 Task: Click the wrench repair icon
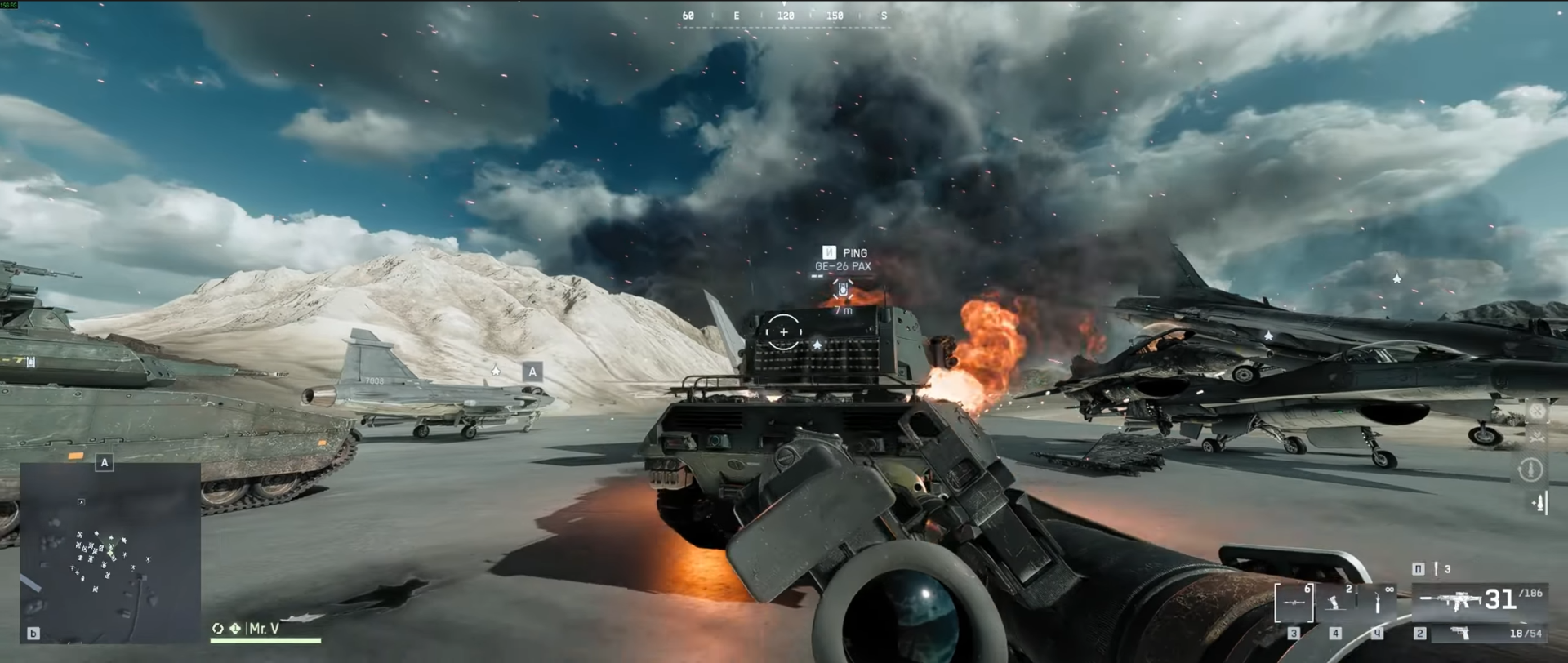tap(1537, 437)
